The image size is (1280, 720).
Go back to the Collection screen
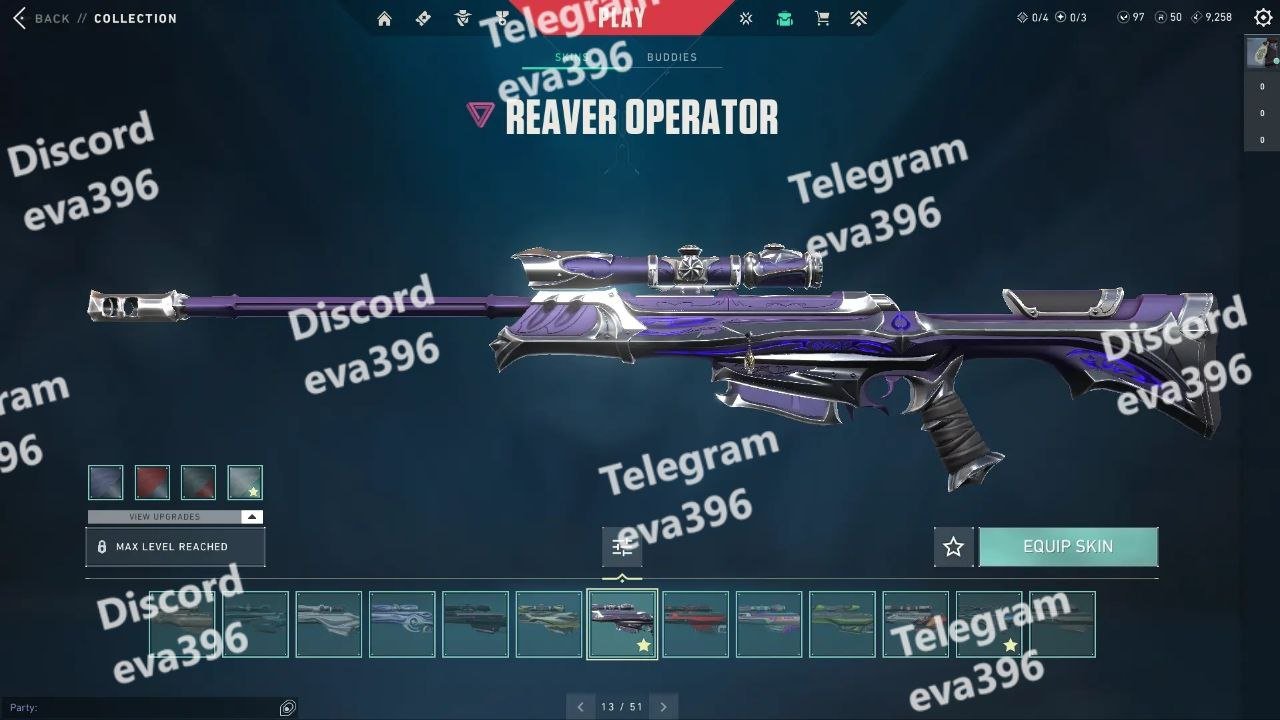pyautogui.click(x=42, y=18)
